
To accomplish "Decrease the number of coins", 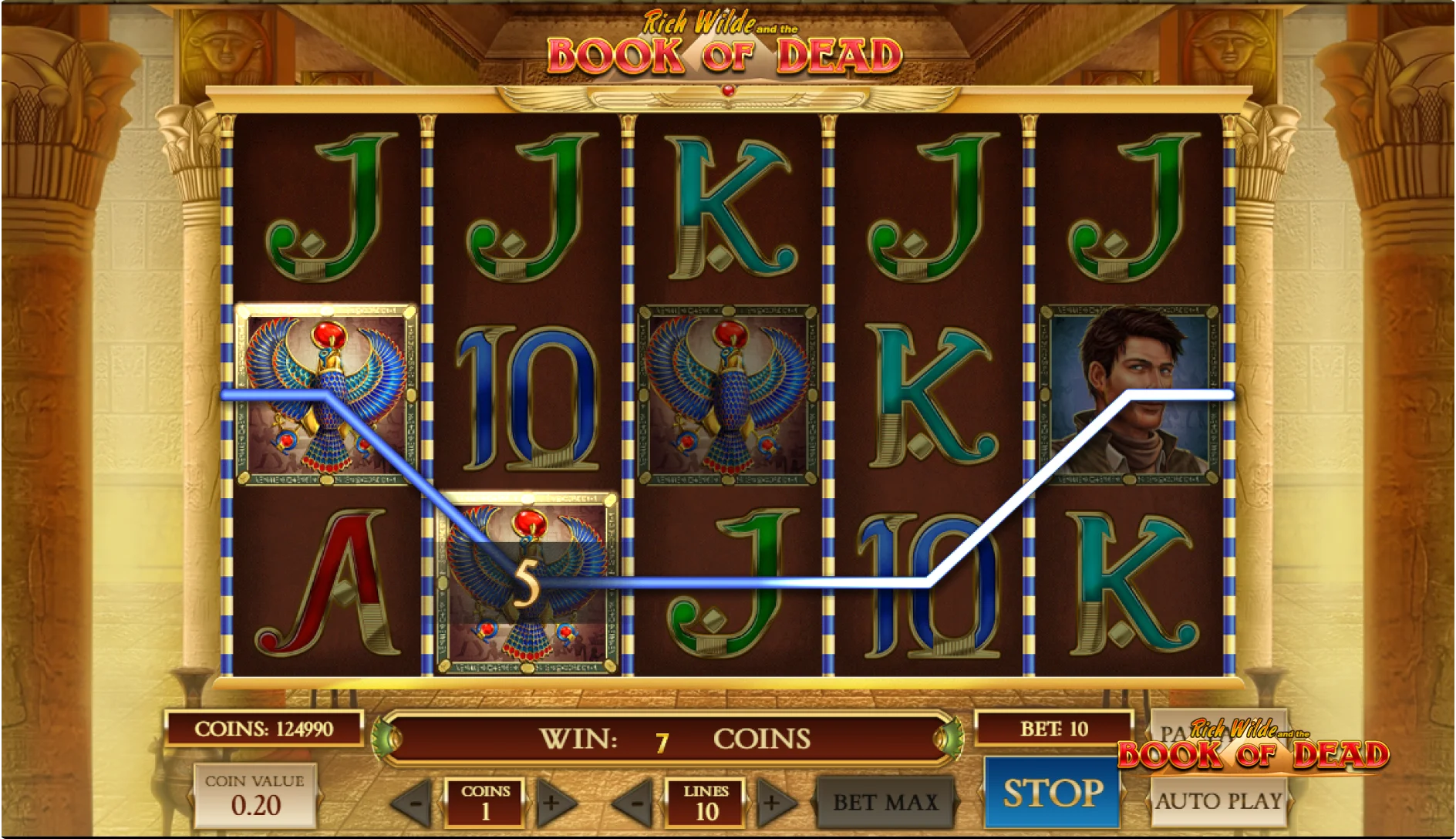I will 416,803.
